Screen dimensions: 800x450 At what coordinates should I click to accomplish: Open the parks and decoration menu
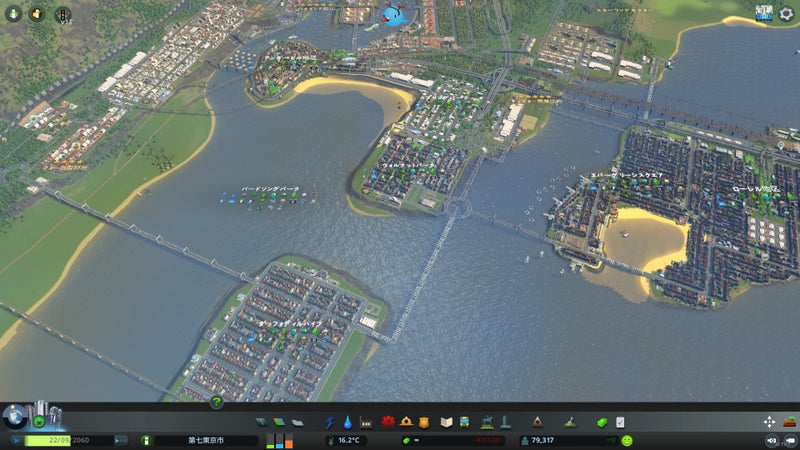[486, 422]
